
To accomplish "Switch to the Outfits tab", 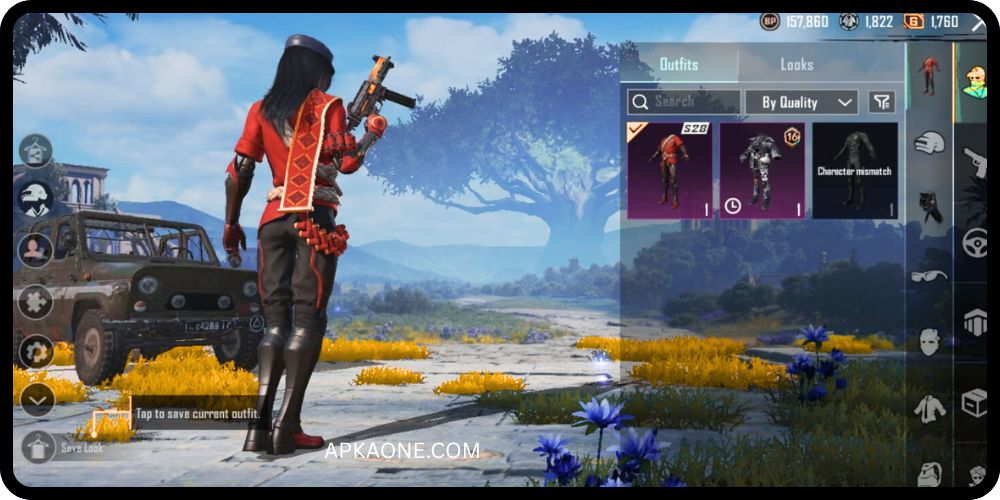I will coord(679,65).
